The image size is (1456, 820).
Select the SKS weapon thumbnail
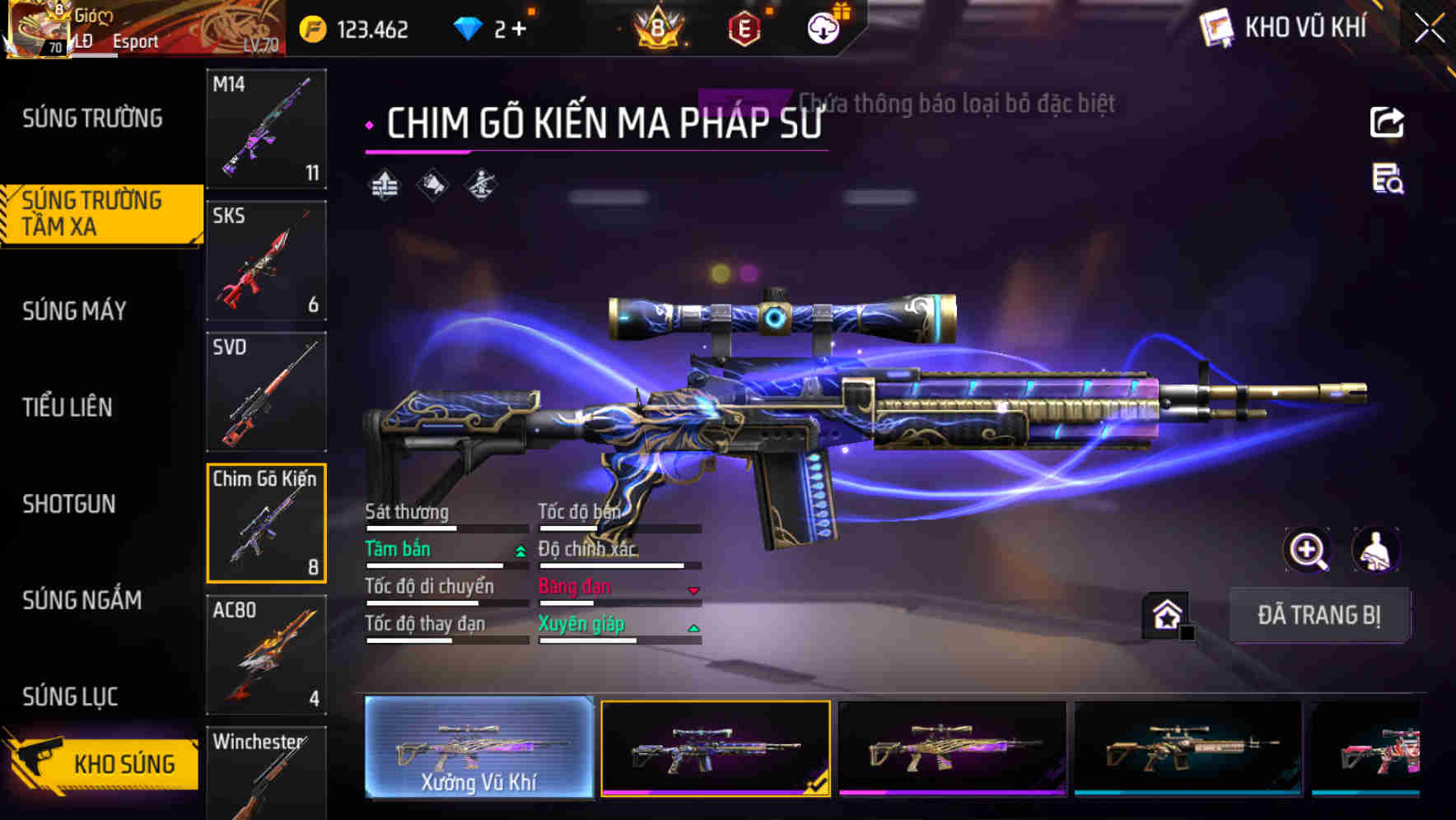(x=266, y=261)
